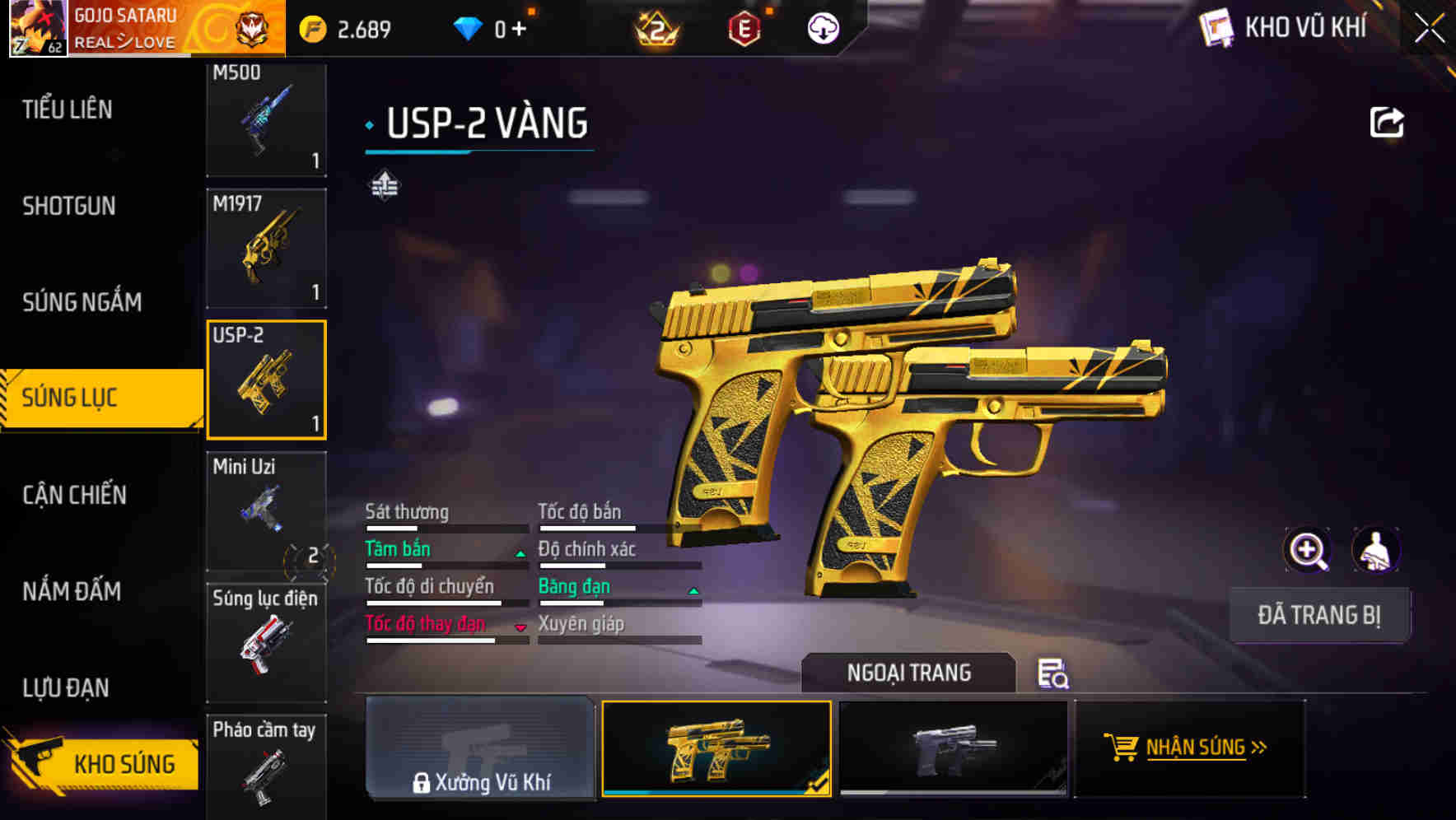Click the Đã Trang Bị button
The image size is (1456, 820).
[1318, 615]
